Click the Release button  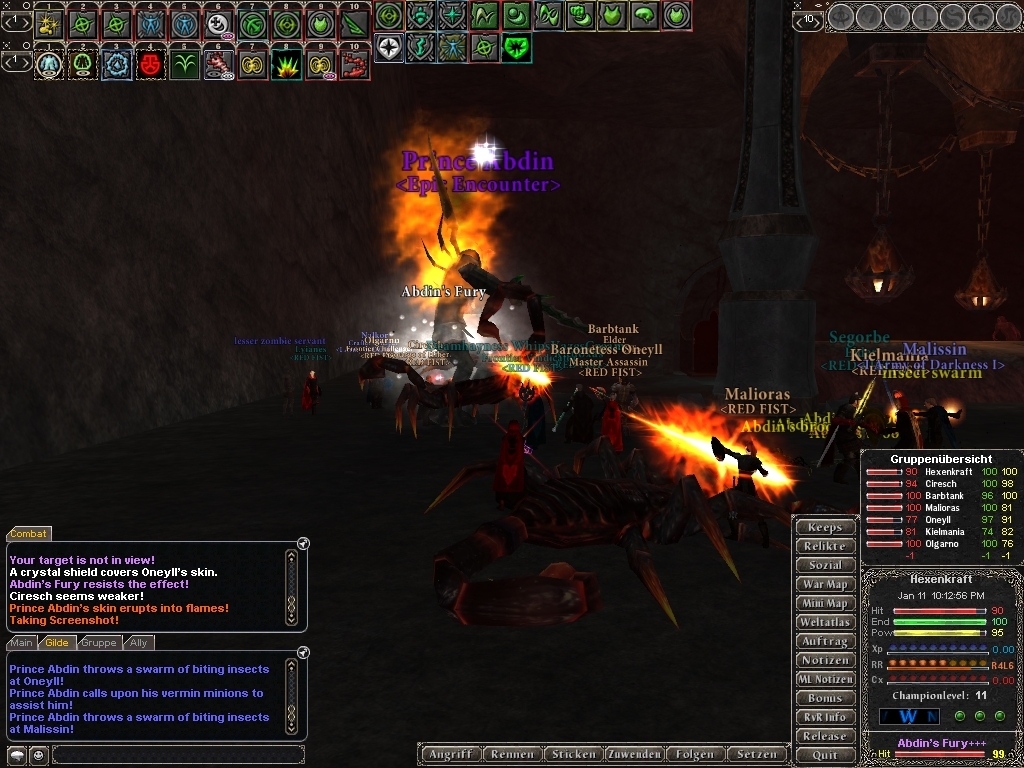825,736
